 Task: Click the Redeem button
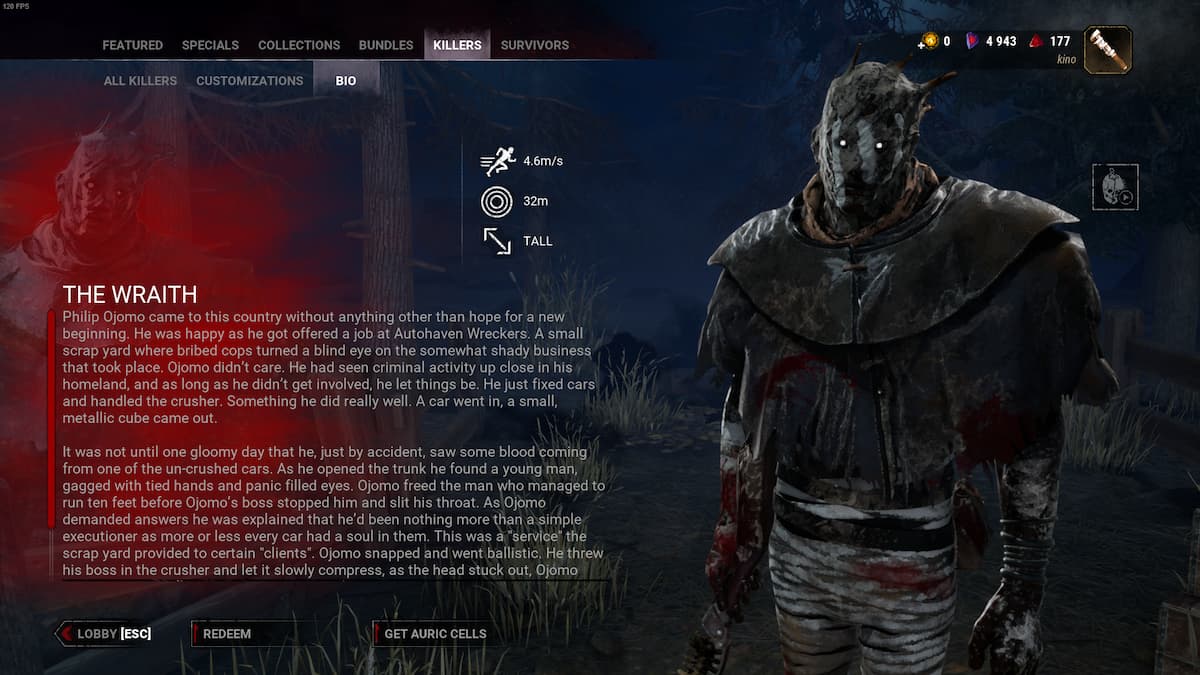point(227,633)
